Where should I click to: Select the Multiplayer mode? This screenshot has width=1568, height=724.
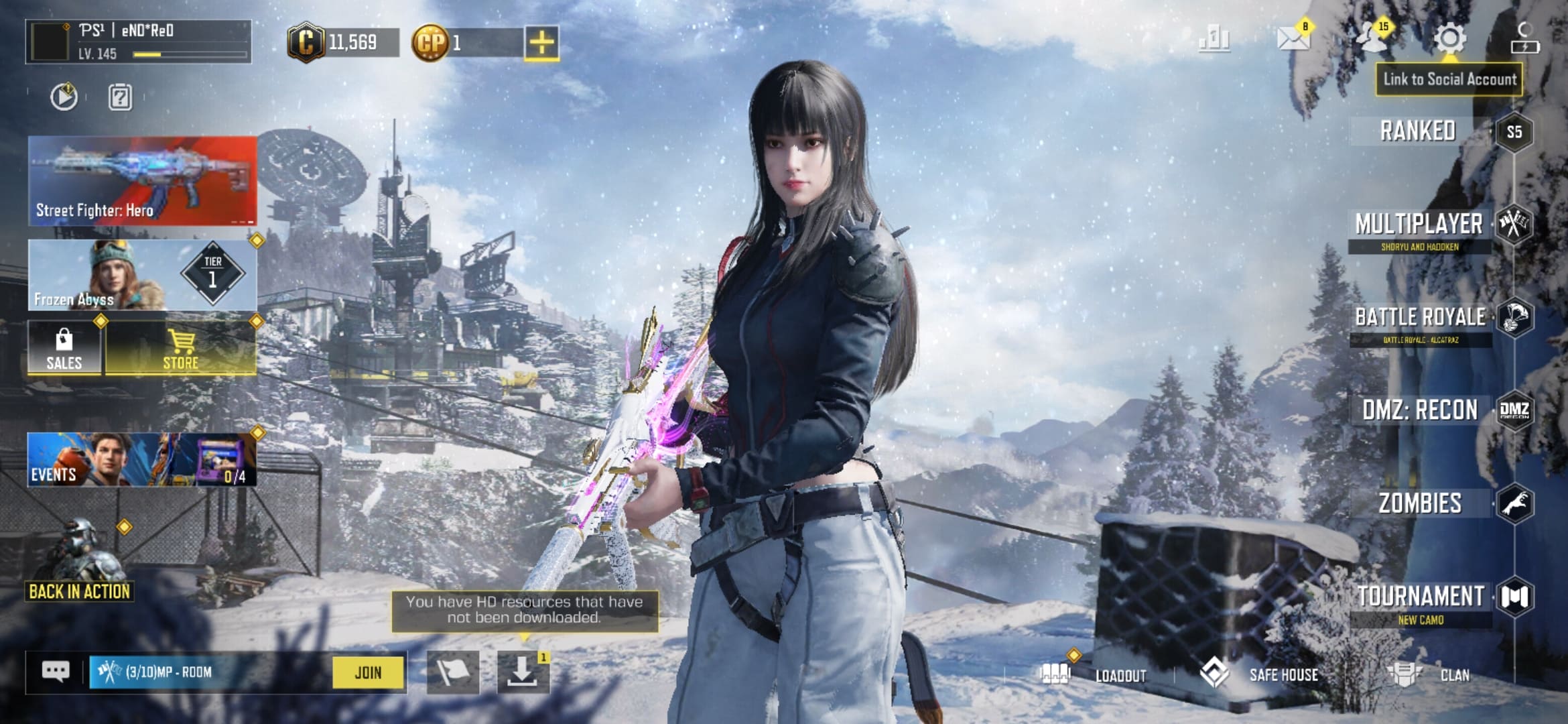[1419, 225]
